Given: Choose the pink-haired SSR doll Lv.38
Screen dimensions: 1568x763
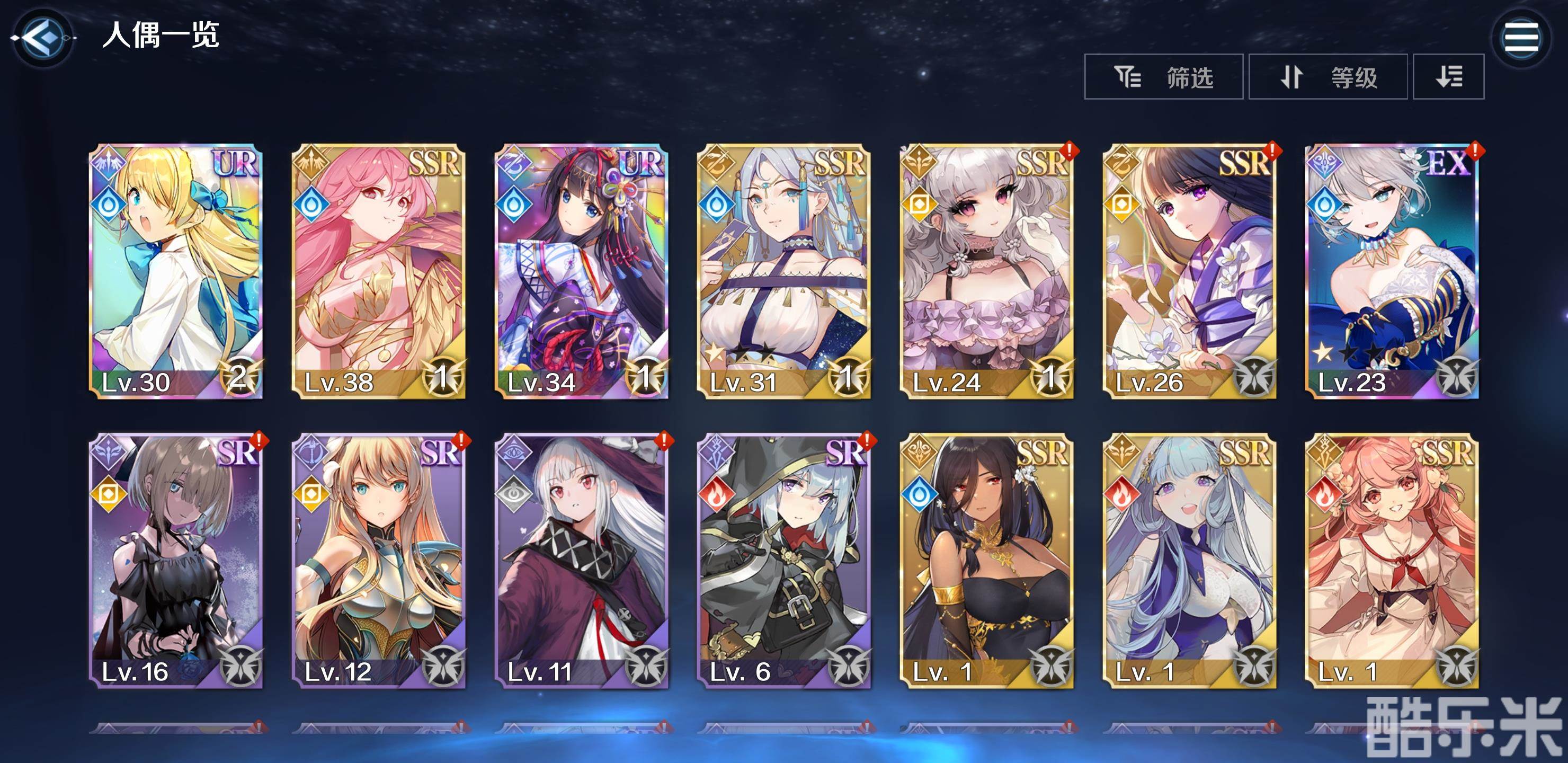Looking at the screenshot, I should pos(379,271).
